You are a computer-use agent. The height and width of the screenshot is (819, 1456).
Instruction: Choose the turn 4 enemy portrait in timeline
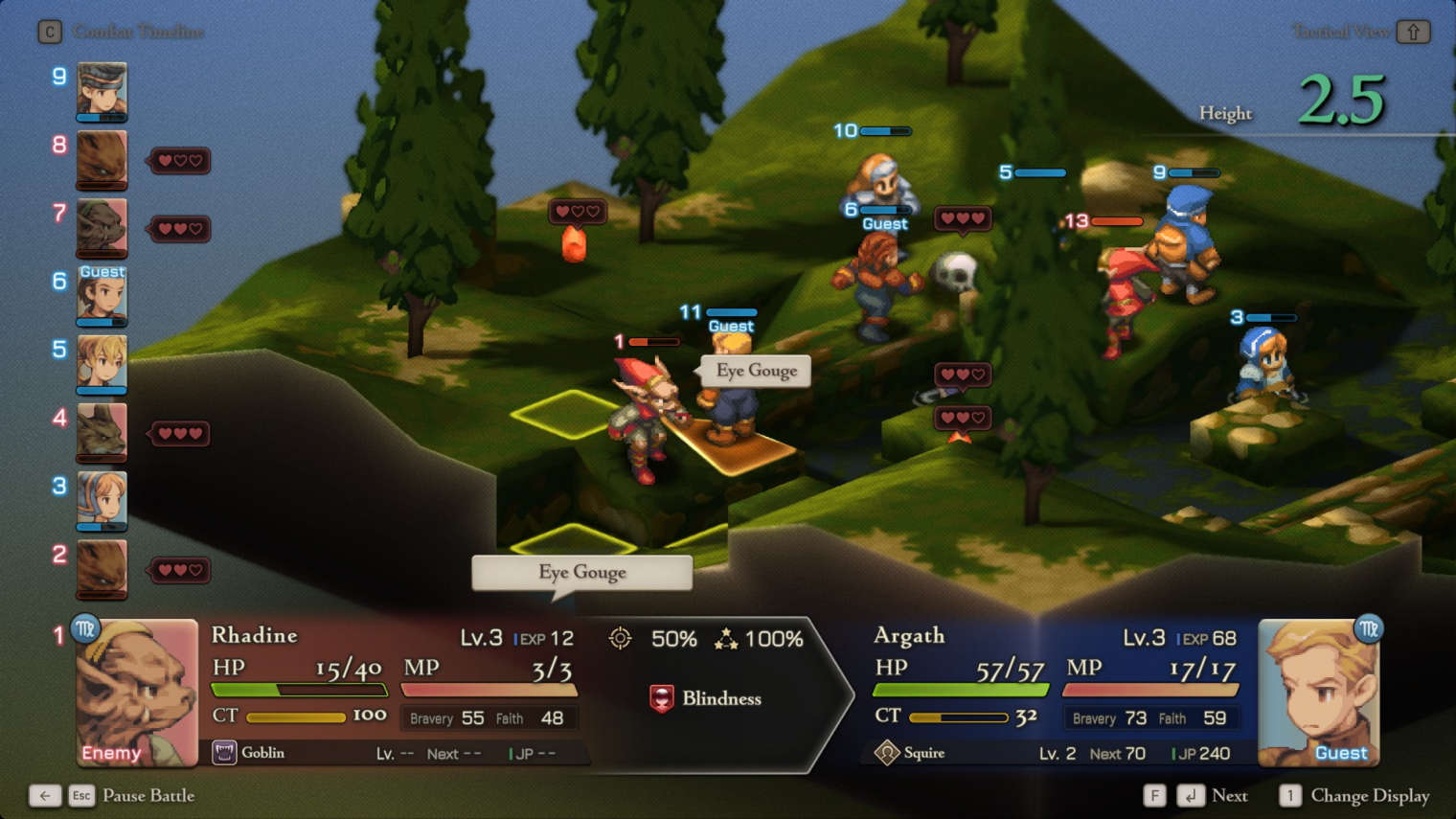(x=102, y=432)
